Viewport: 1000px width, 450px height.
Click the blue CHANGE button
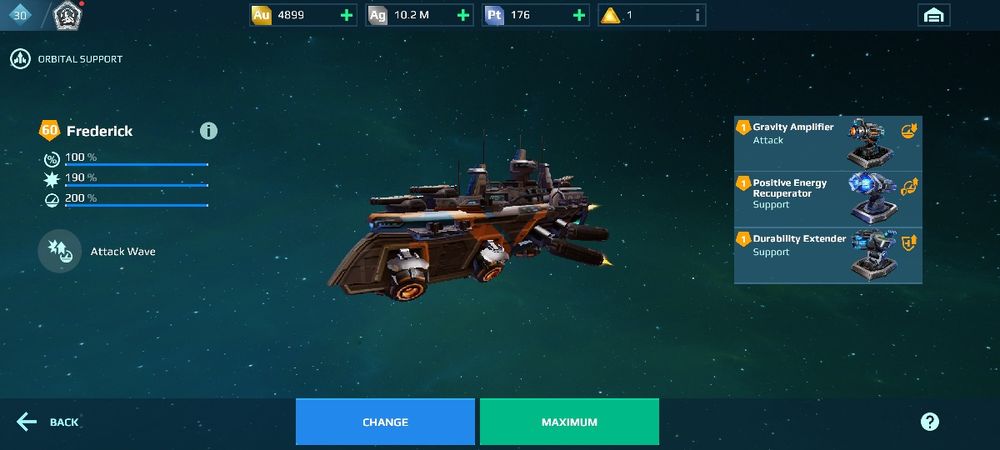tap(385, 422)
